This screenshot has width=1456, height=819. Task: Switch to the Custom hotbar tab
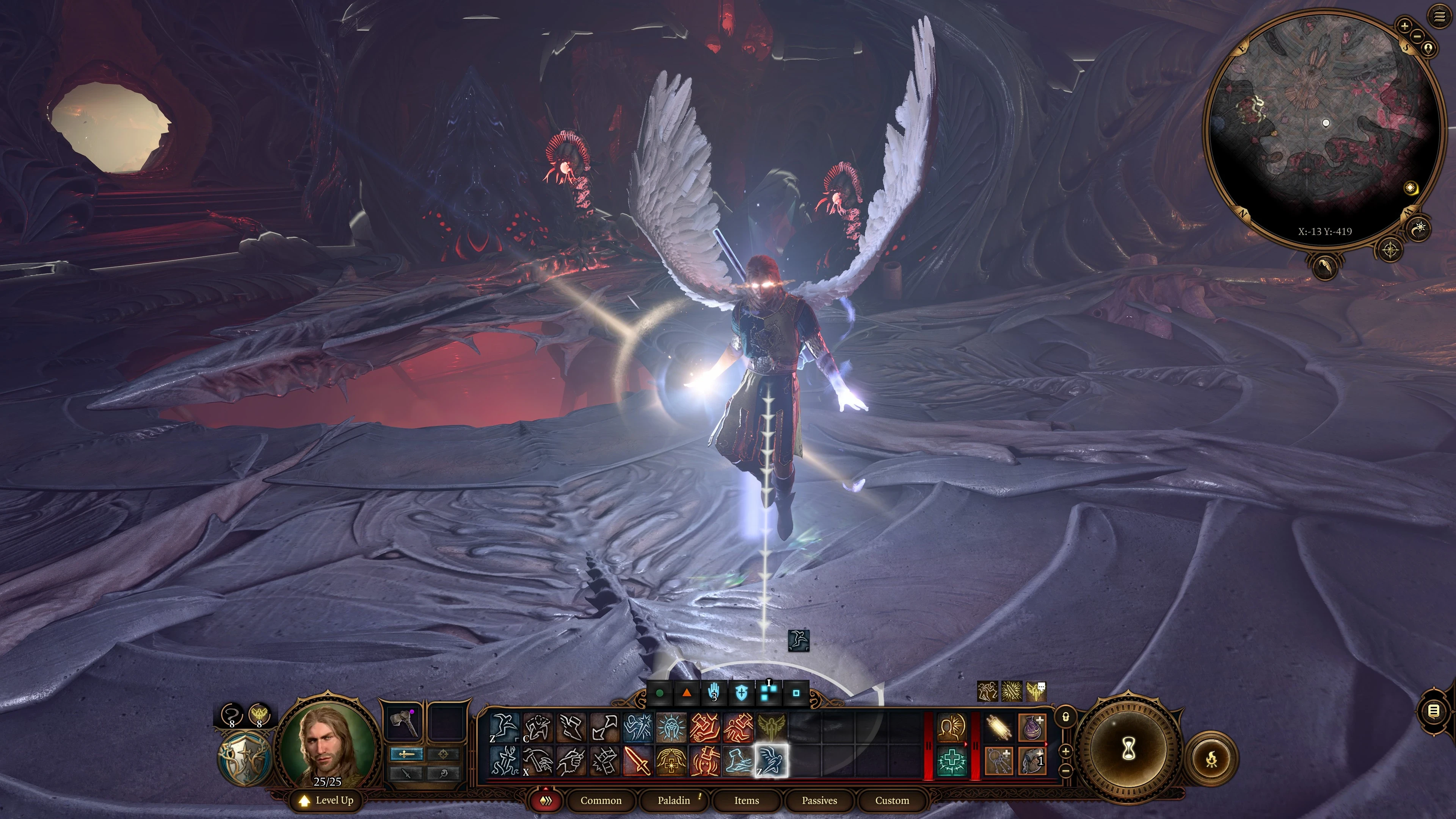pyautogui.click(x=891, y=800)
